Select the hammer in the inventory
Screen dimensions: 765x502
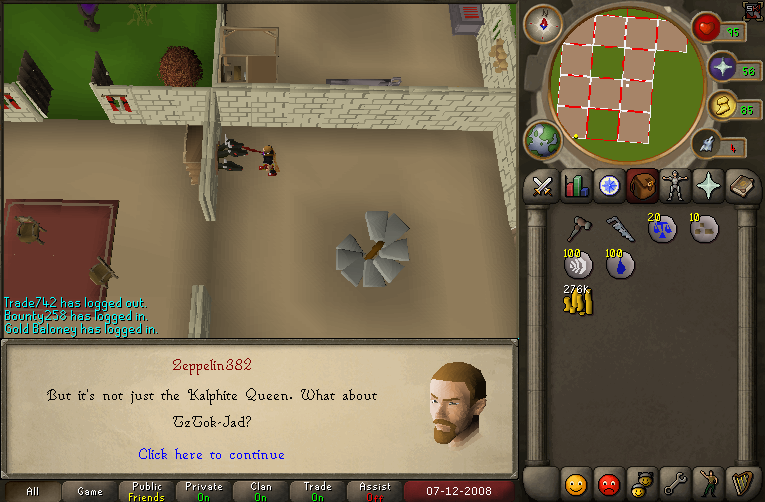pos(579,228)
